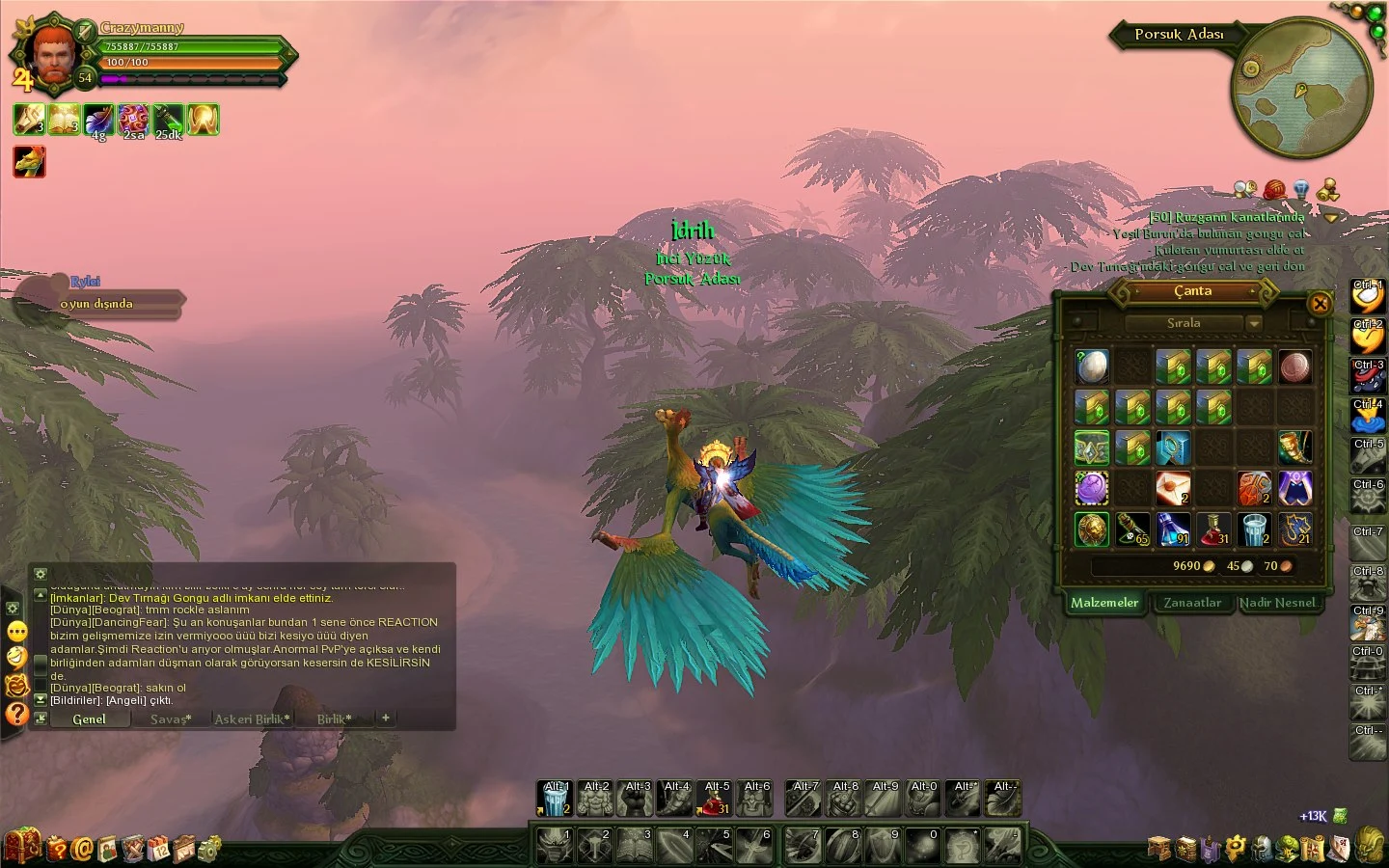Image resolution: width=1389 pixels, height=868 pixels.
Task: Select the red potion stack of 31
Action: [1213, 529]
